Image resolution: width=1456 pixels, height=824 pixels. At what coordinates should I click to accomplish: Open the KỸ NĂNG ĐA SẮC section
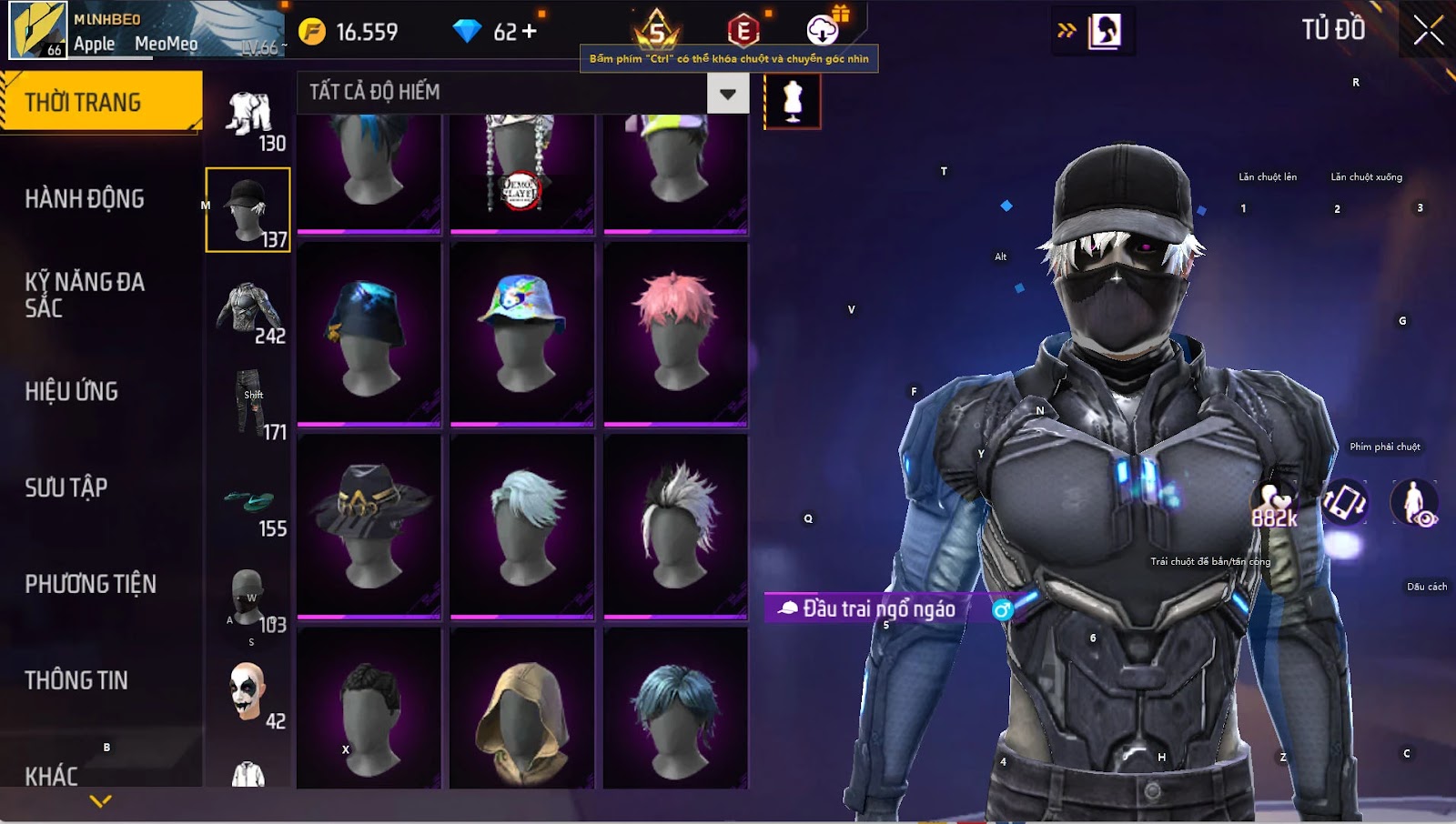coord(85,295)
